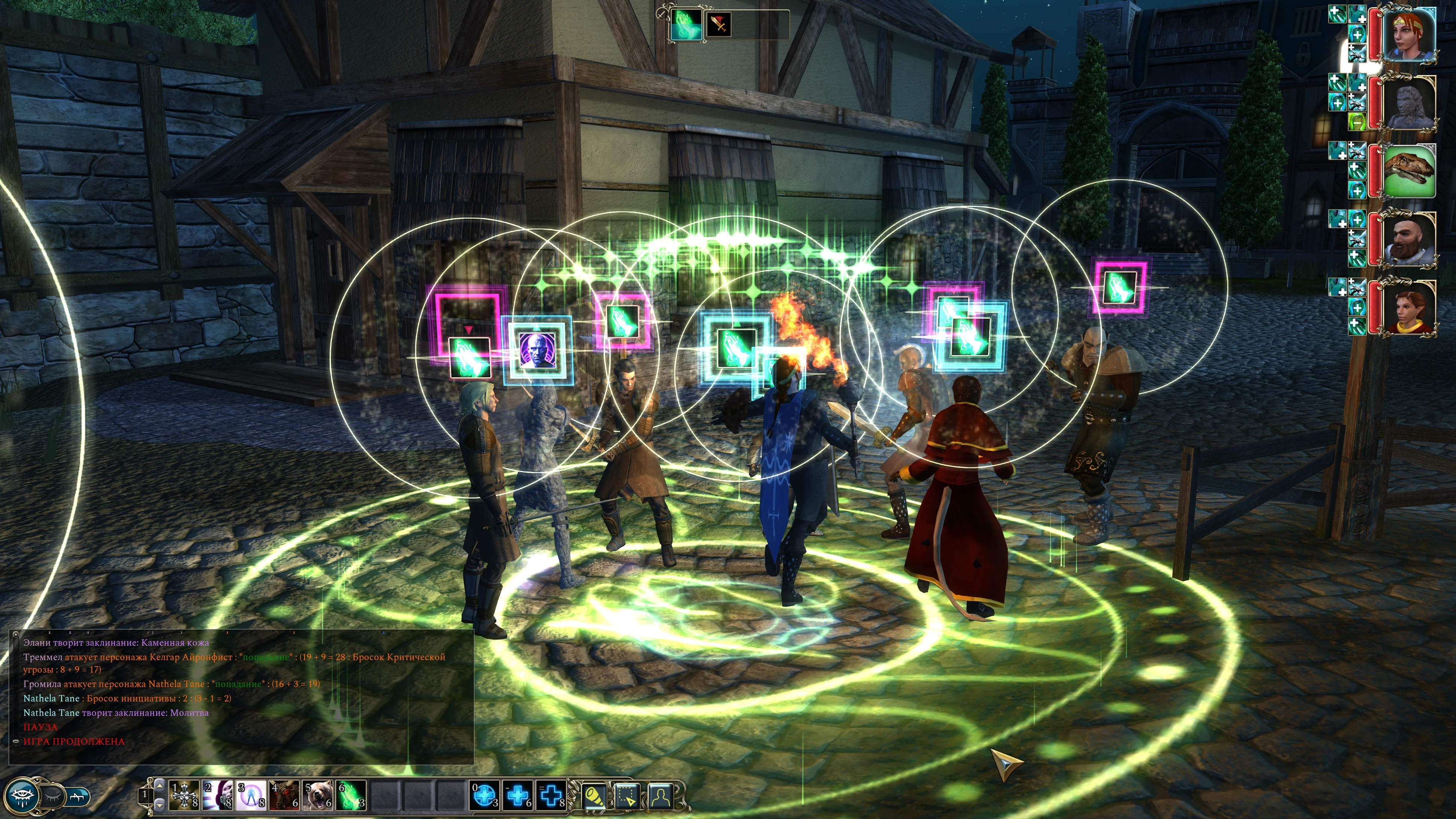Use the circled blue cross healing spell
The width and height of the screenshot is (1456, 819).
pyautogui.click(x=485, y=795)
